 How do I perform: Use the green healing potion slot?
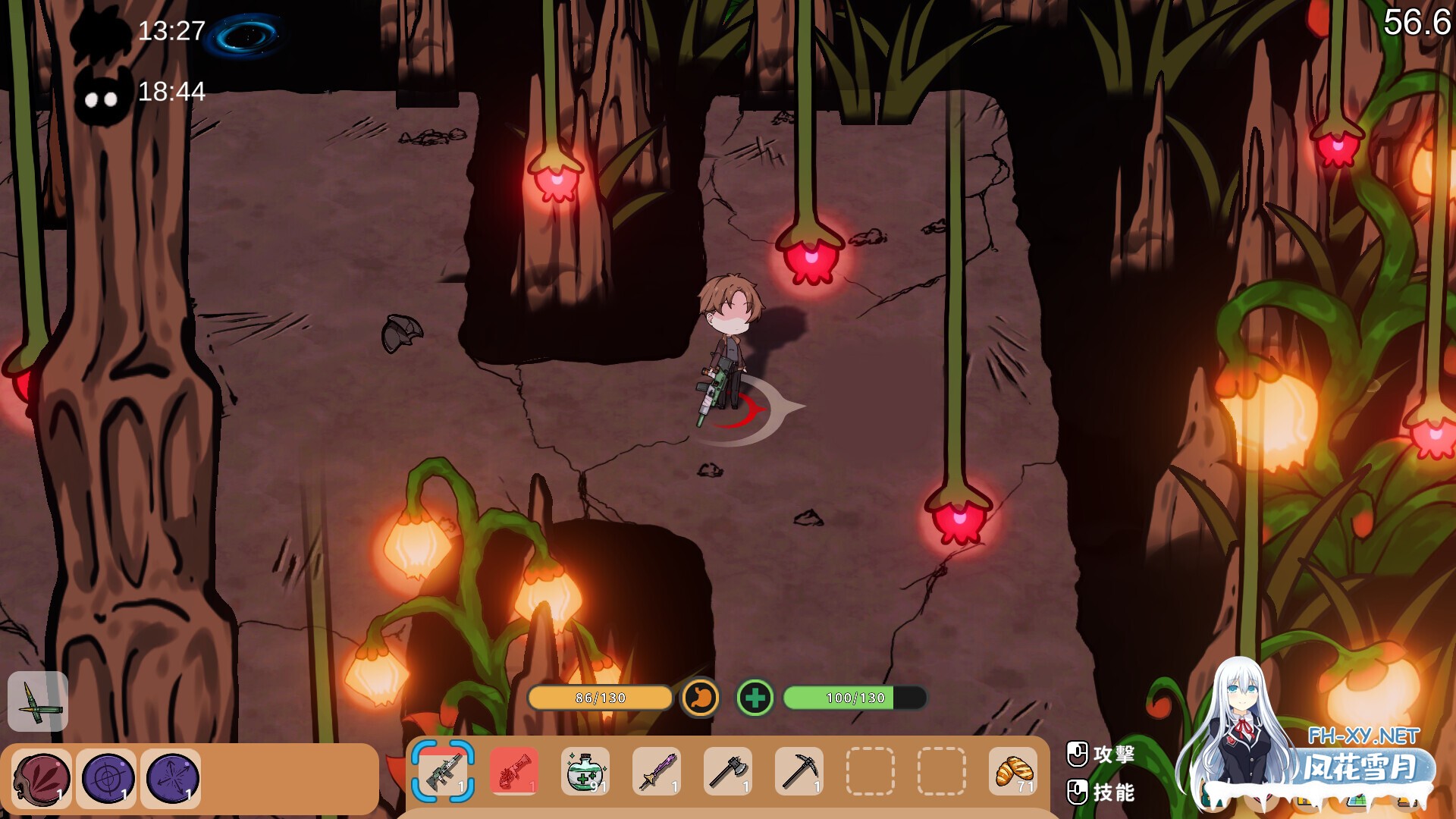pyautogui.click(x=585, y=771)
